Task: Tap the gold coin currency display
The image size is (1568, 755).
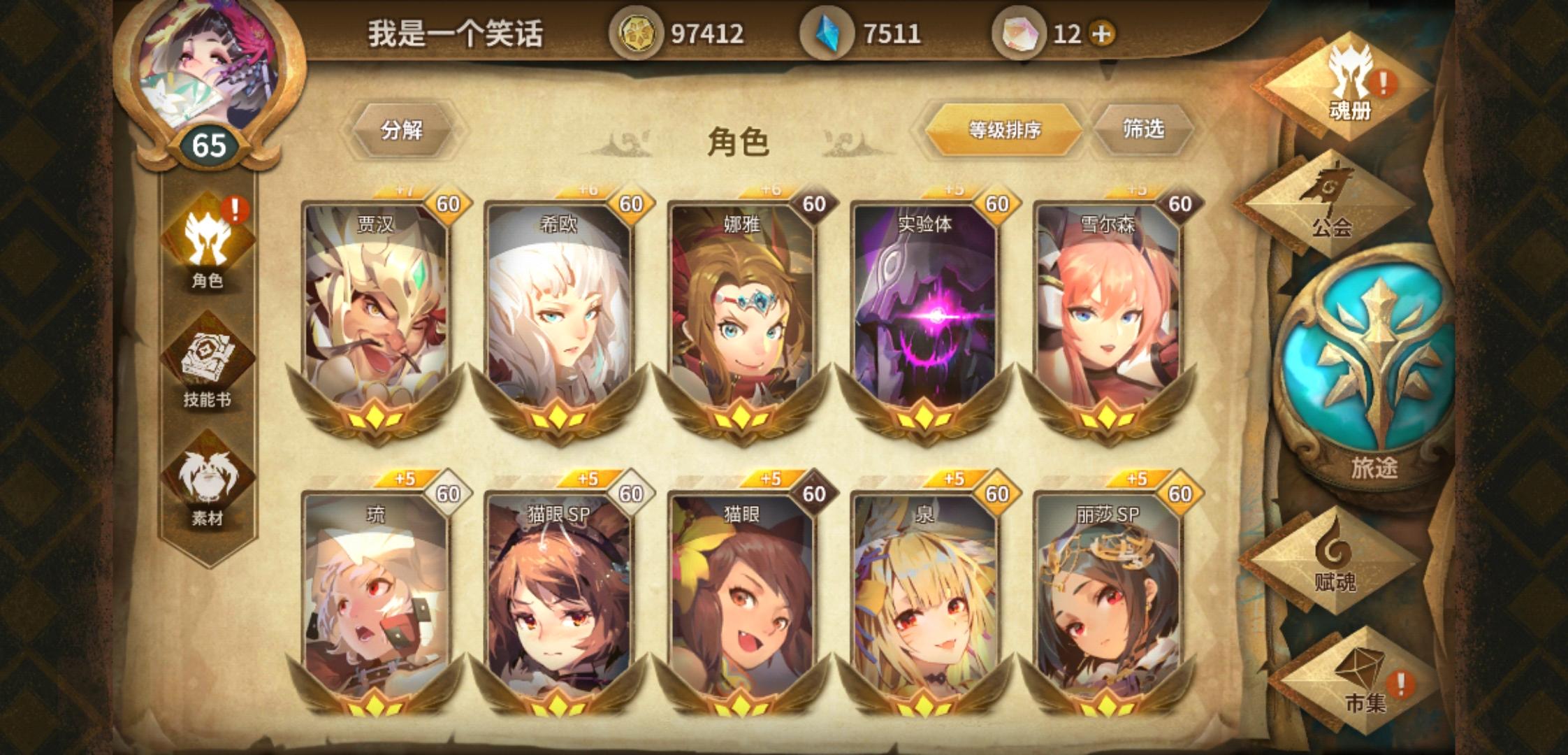Action: point(678,33)
